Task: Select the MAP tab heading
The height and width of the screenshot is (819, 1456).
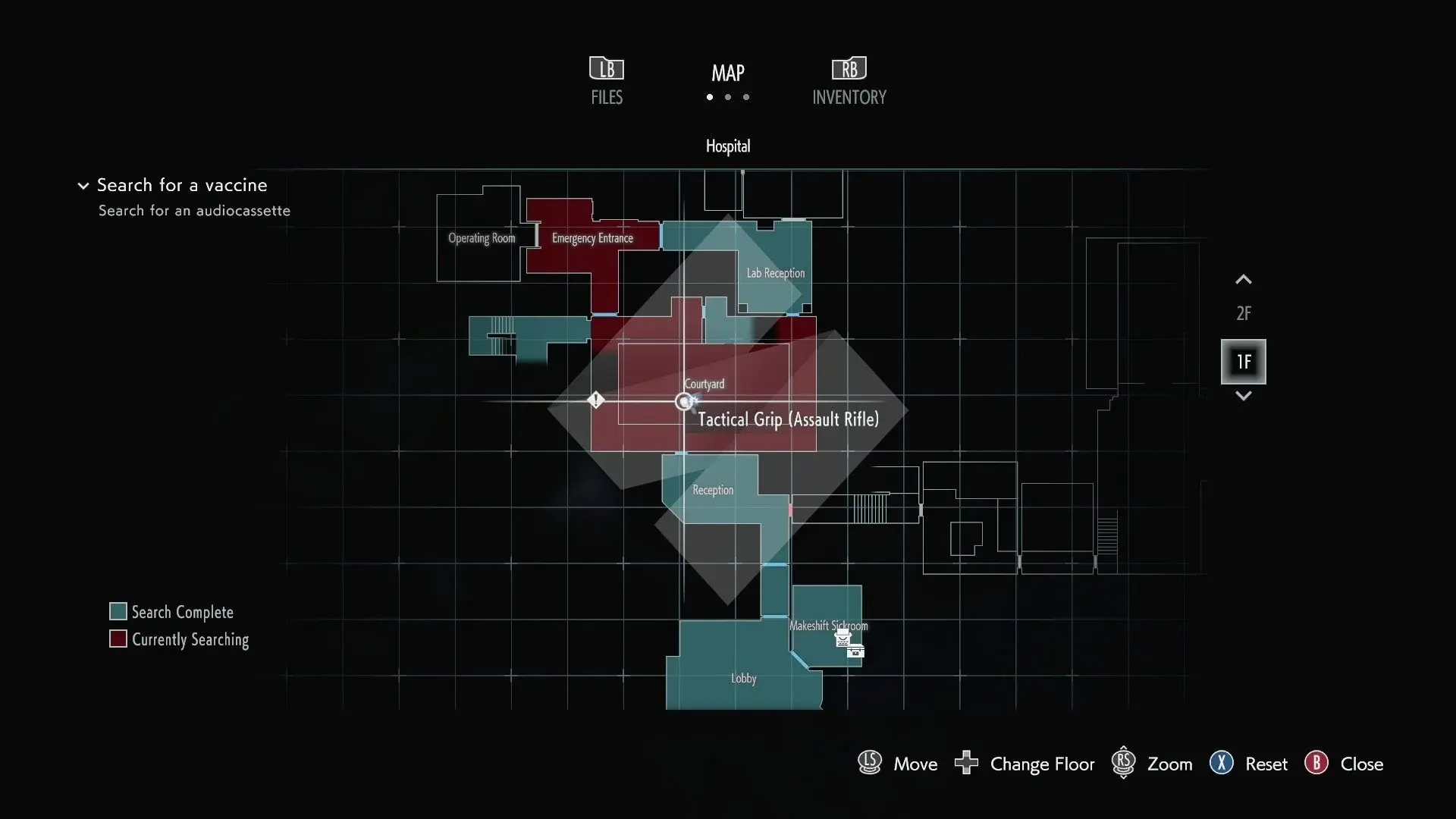Action: pyautogui.click(x=727, y=74)
